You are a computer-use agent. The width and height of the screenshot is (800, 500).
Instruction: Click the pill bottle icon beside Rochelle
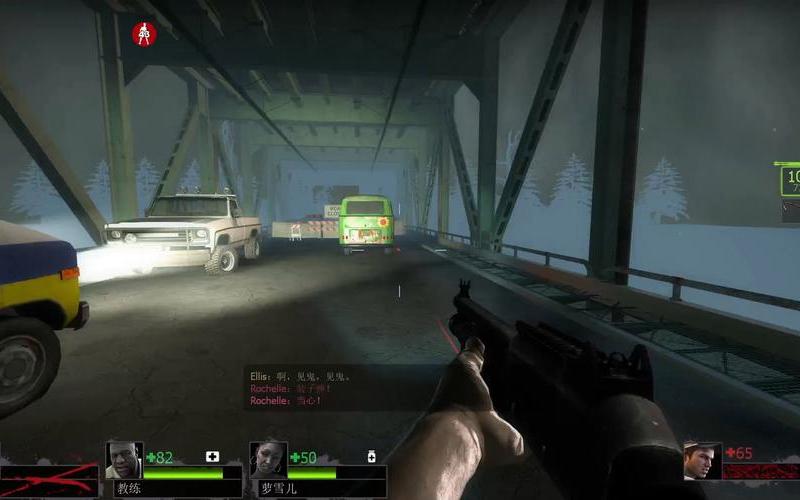coord(371,457)
